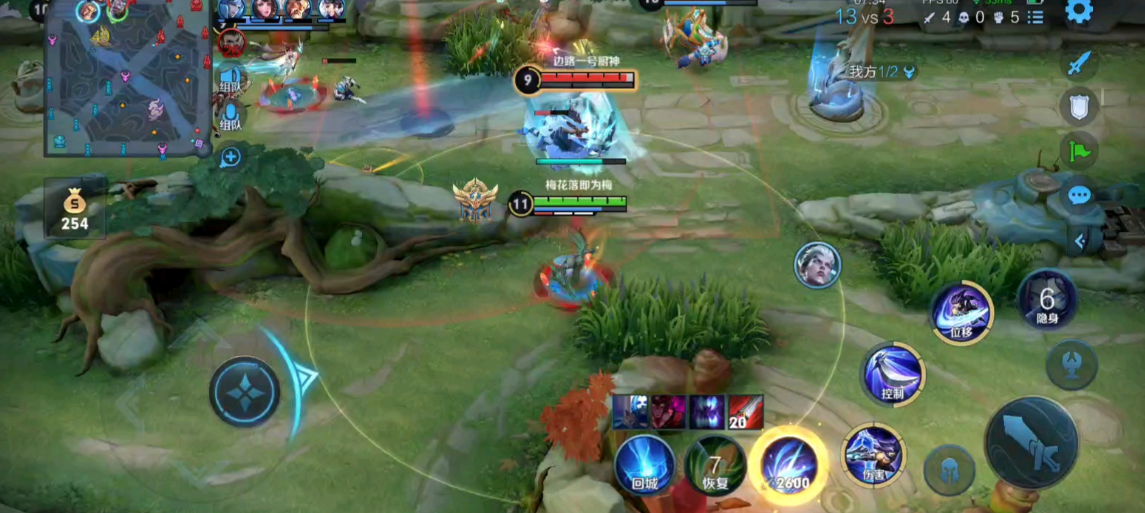Send the green flag gather signal
The height and width of the screenshot is (513, 1145).
(1078, 152)
